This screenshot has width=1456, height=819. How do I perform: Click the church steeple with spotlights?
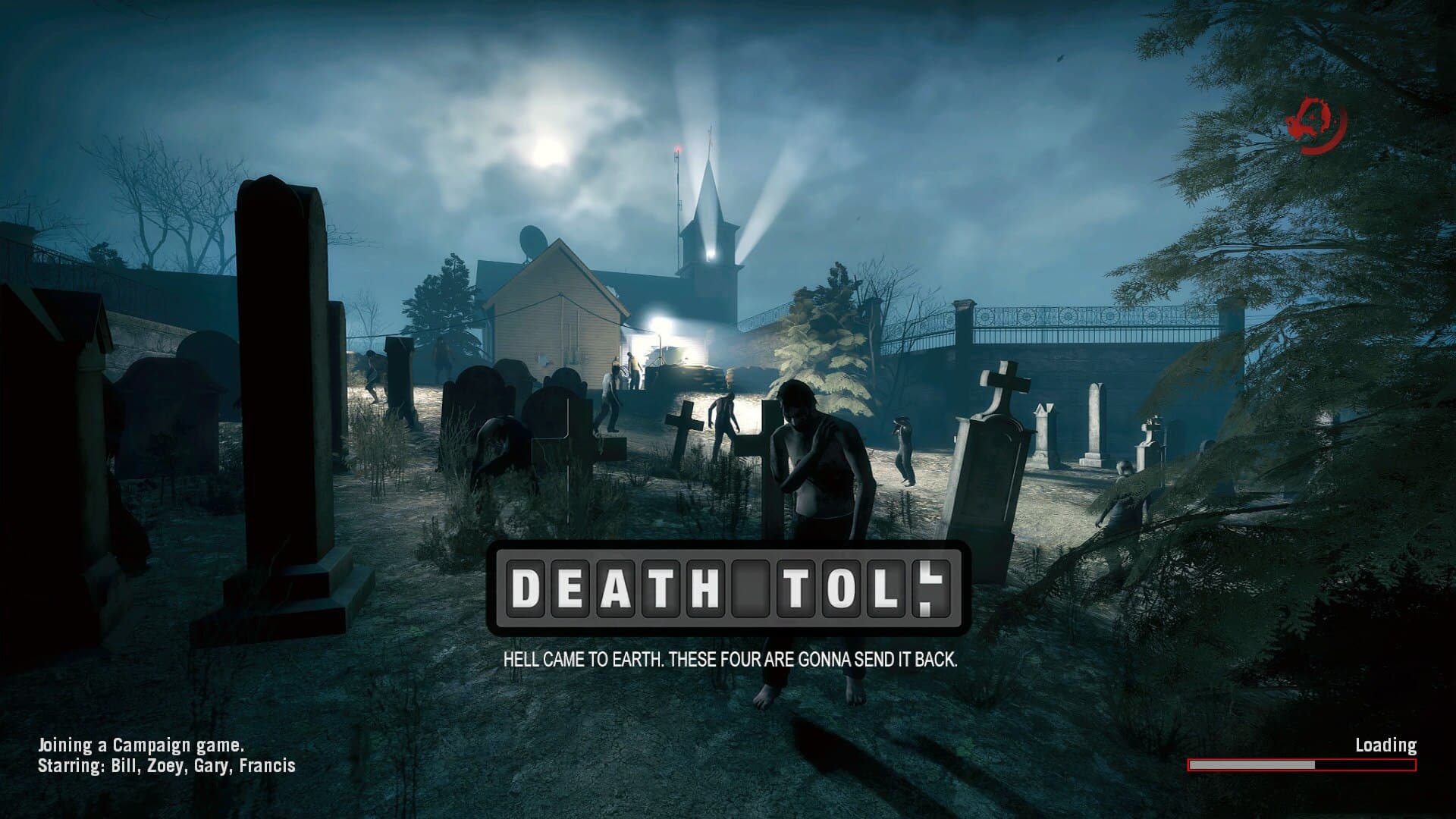[711, 220]
